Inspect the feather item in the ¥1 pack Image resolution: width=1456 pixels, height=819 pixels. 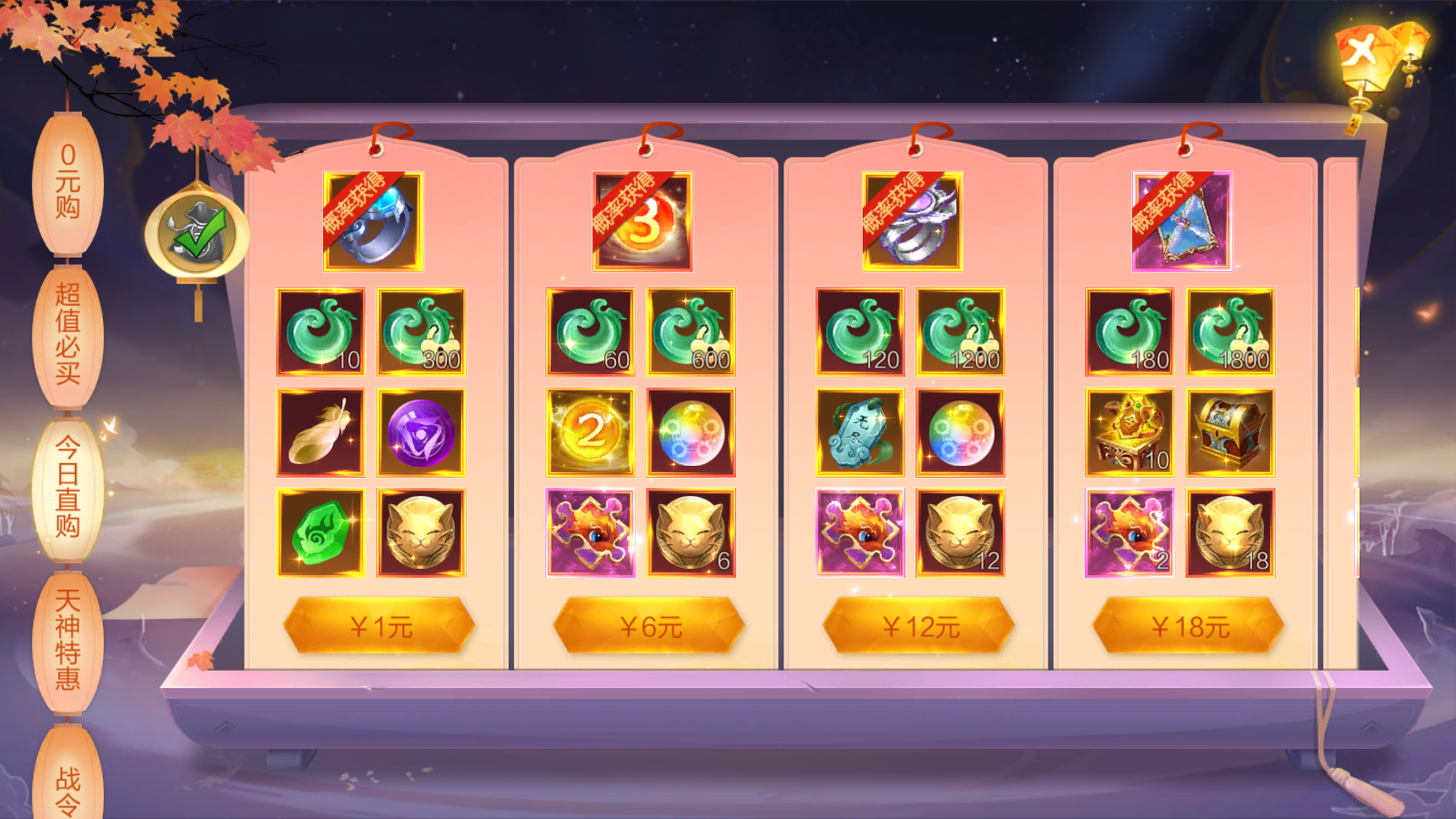click(x=320, y=432)
